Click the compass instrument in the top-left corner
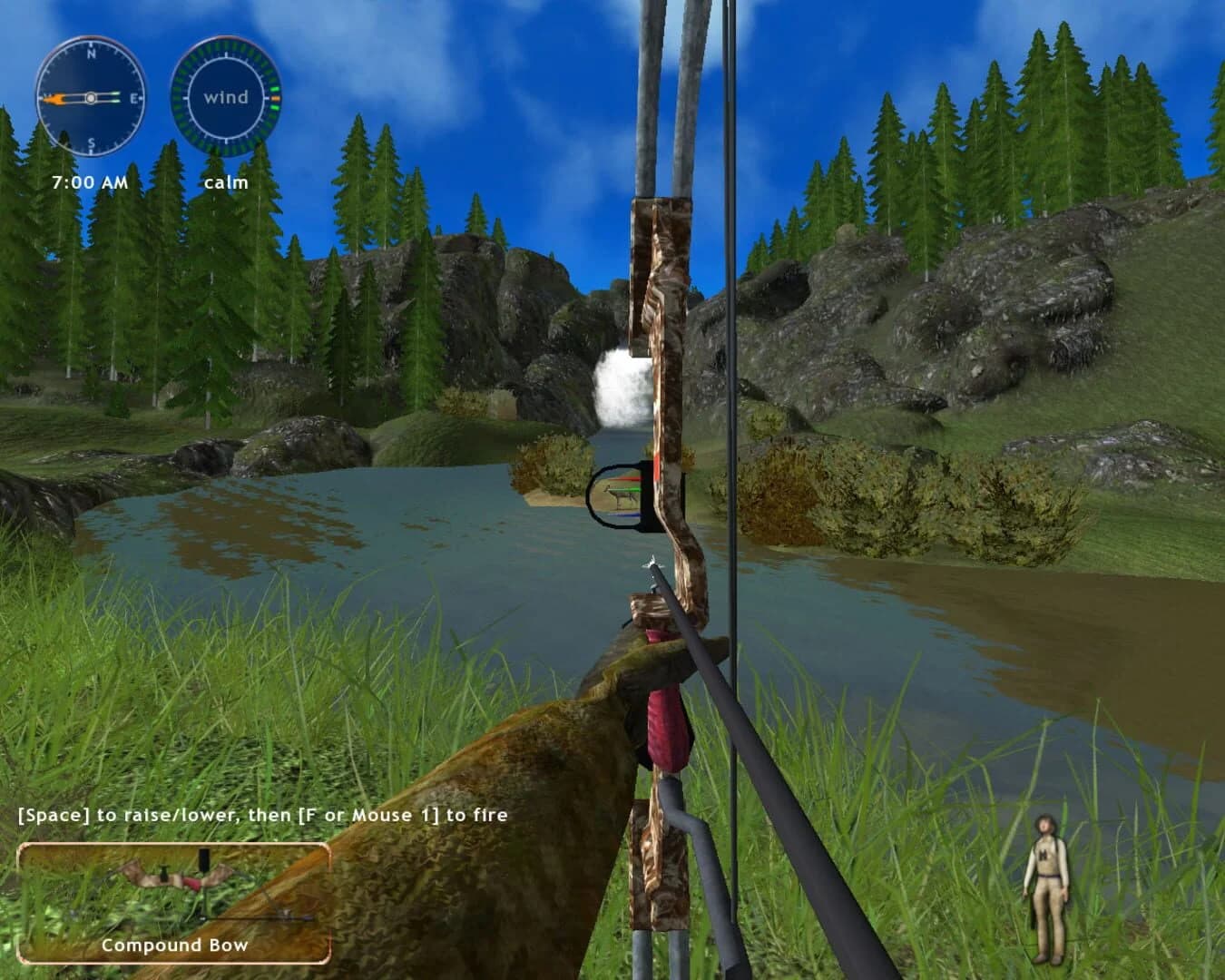 click(x=91, y=97)
